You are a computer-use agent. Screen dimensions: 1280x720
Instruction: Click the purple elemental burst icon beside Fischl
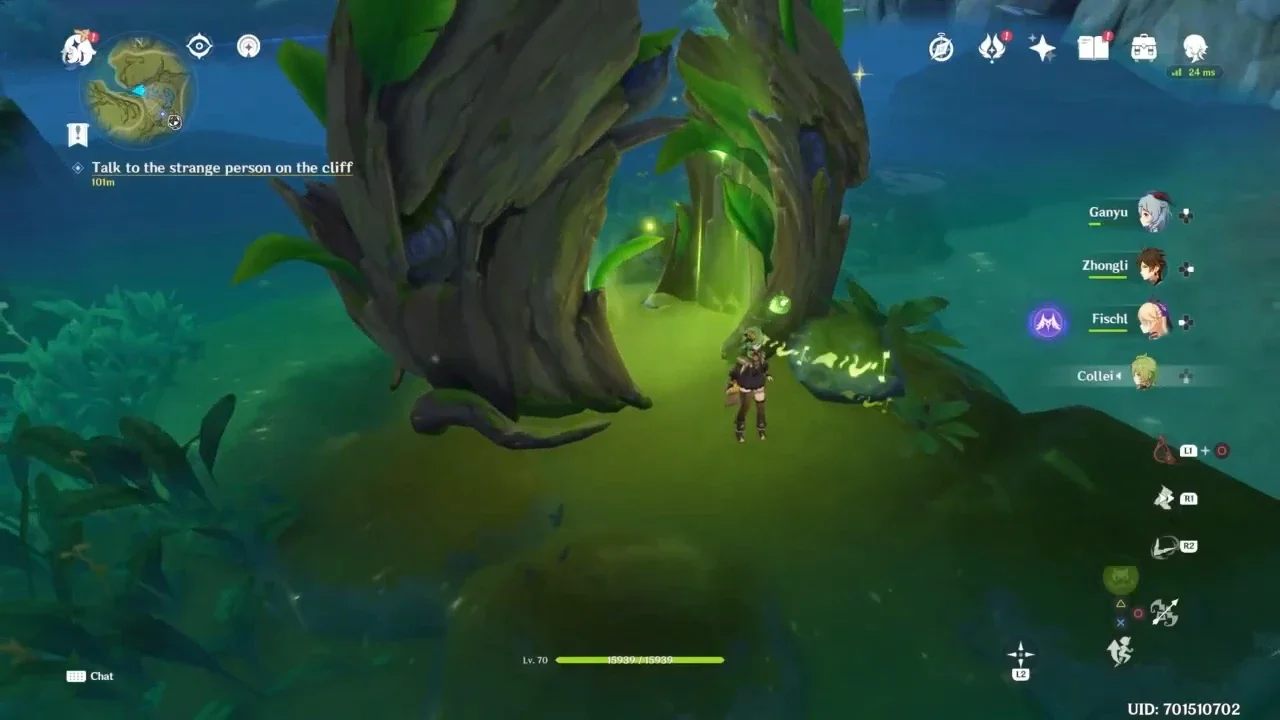pyautogui.click(x=1047, y=322)
